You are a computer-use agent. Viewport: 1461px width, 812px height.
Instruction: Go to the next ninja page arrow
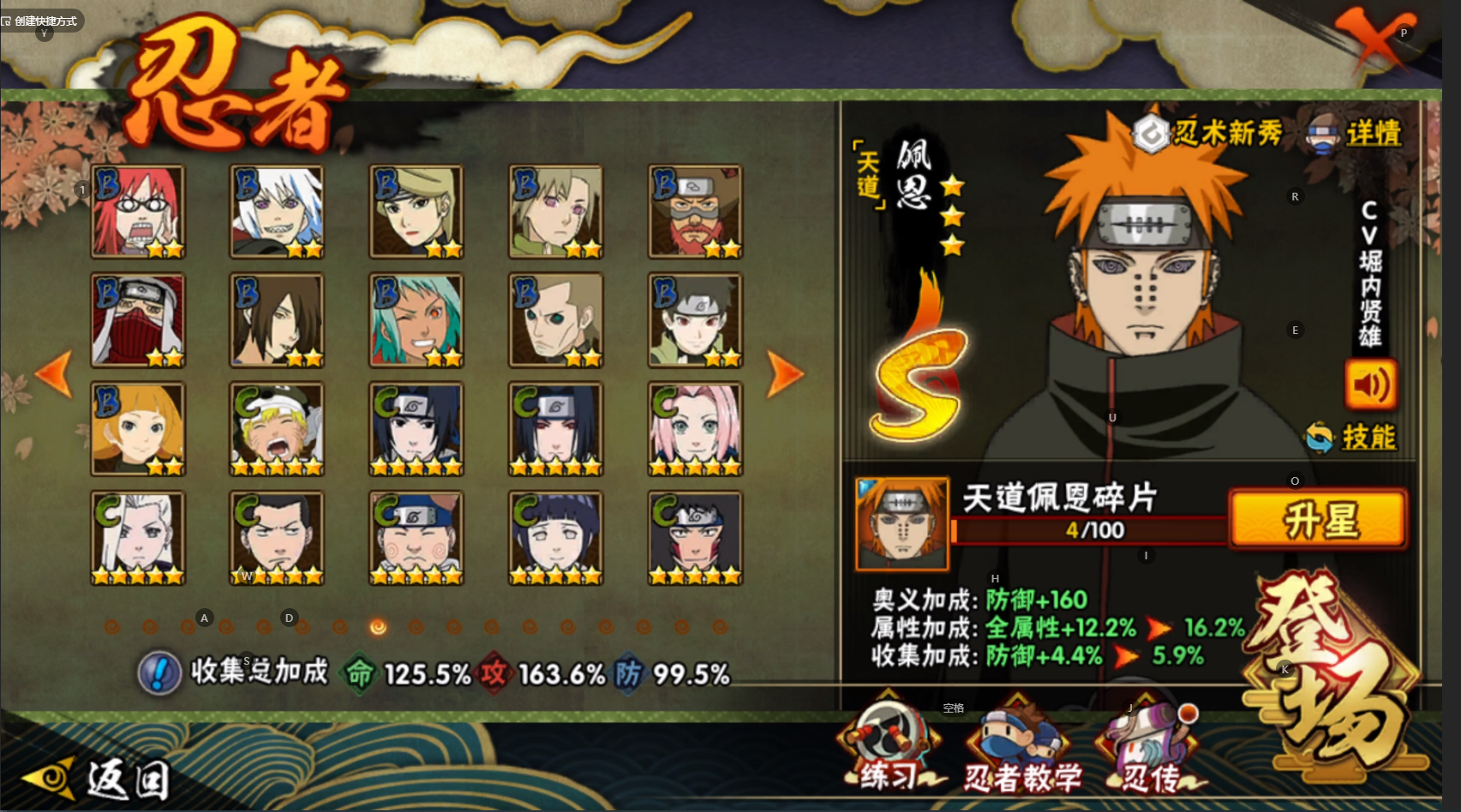[784, 373]
